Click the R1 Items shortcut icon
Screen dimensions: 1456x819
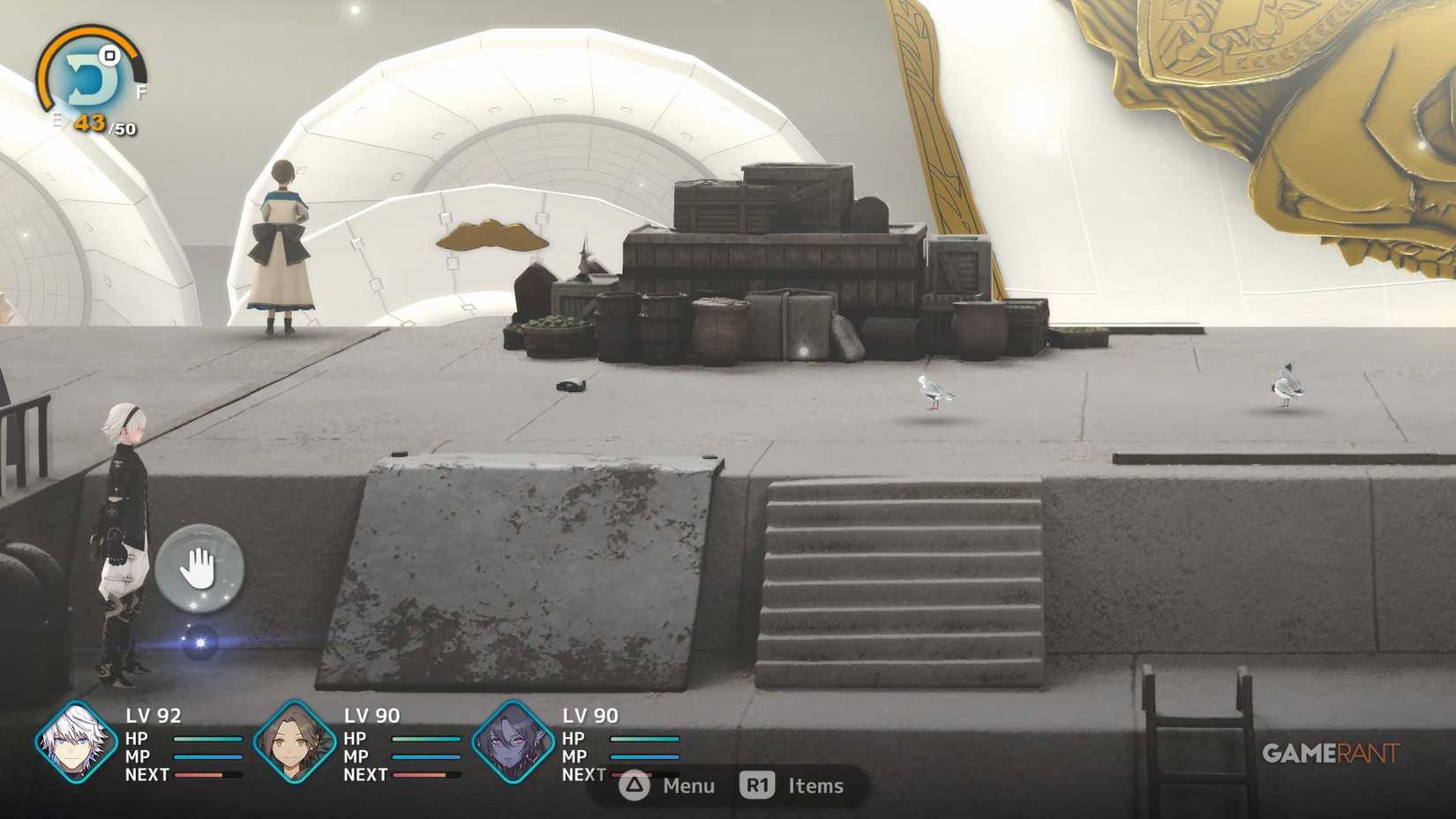click(x=759, y=785)
